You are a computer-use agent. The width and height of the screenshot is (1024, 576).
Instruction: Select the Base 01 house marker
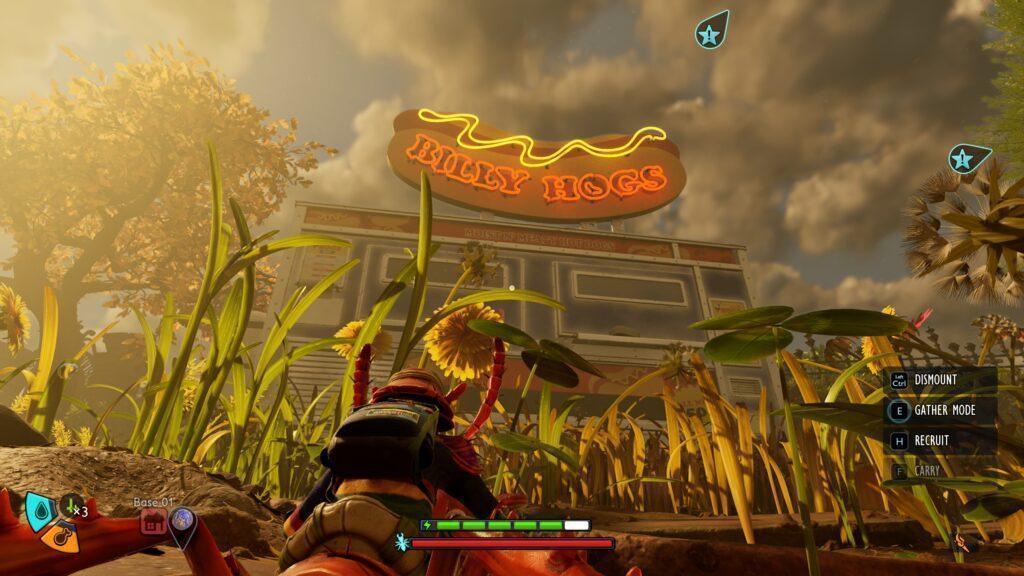pos(152,520)
